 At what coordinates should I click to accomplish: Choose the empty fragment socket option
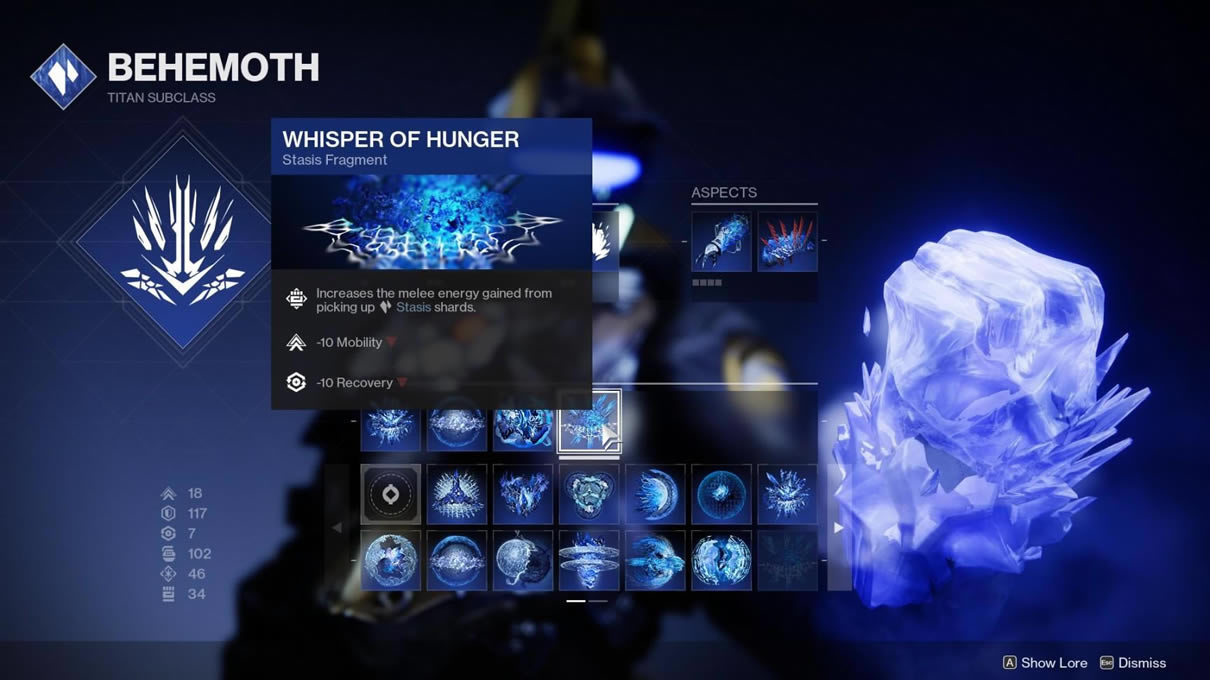[x=390, y=494]
